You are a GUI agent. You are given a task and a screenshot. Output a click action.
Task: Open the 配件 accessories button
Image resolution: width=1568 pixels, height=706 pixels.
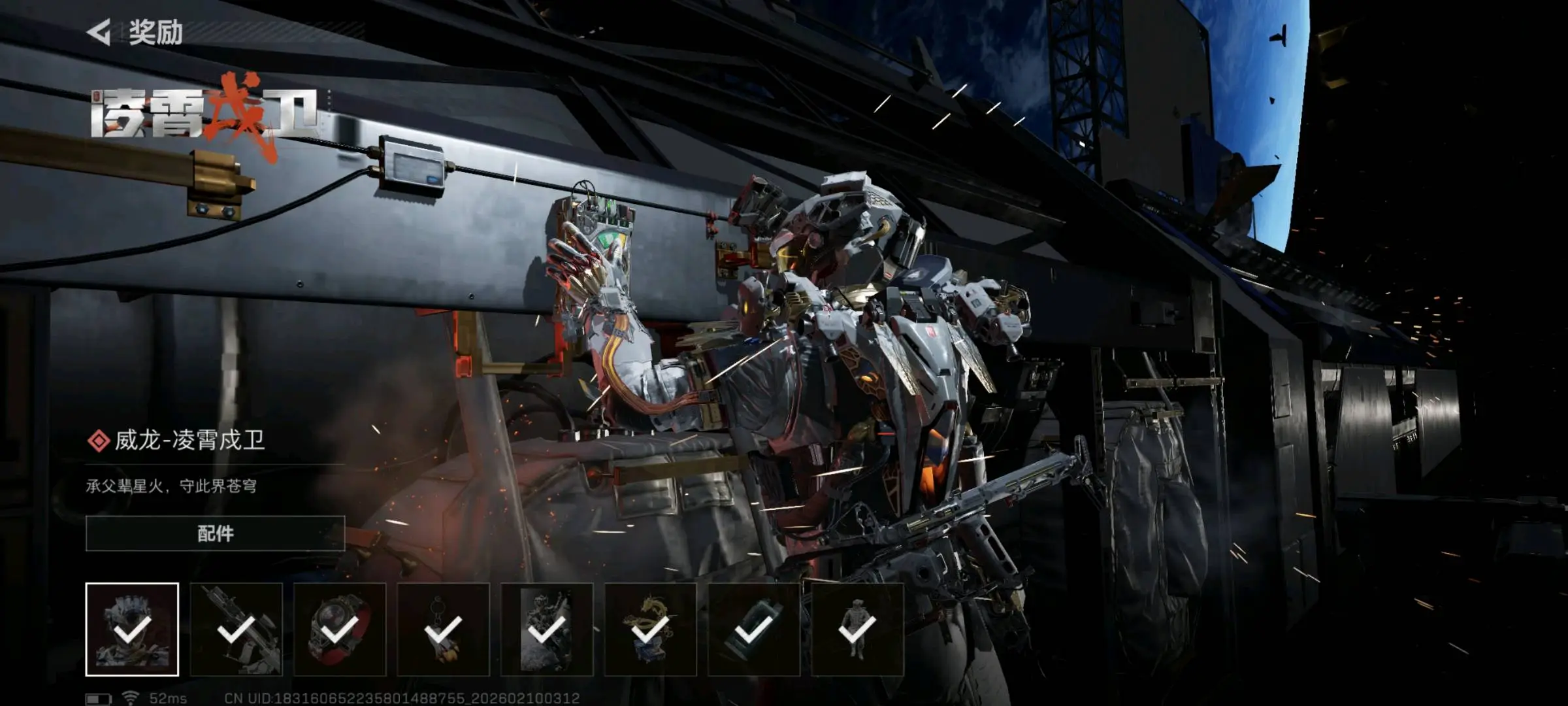click(x=215, y=533)
